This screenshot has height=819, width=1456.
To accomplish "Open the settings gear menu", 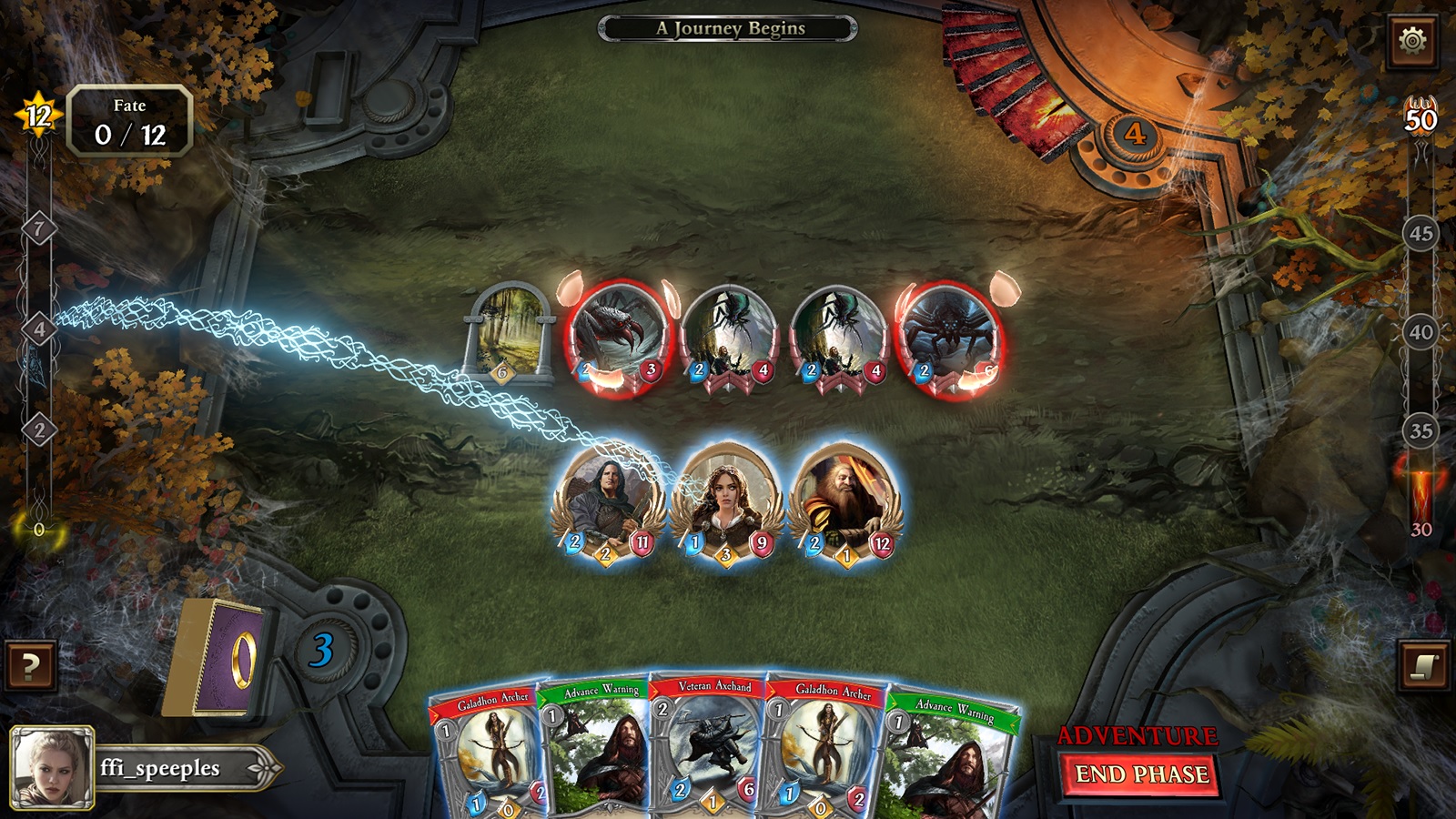I will (x=1412, y=41).
